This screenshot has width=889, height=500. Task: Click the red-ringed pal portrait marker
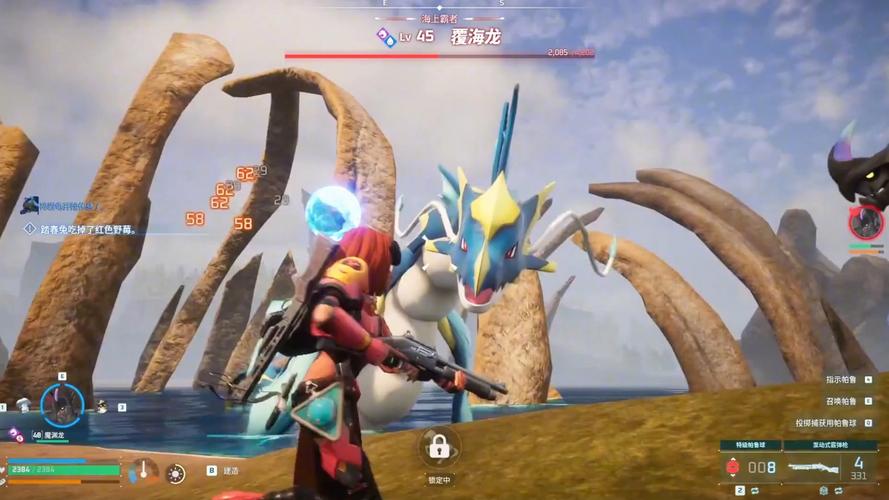coord(865,222)
